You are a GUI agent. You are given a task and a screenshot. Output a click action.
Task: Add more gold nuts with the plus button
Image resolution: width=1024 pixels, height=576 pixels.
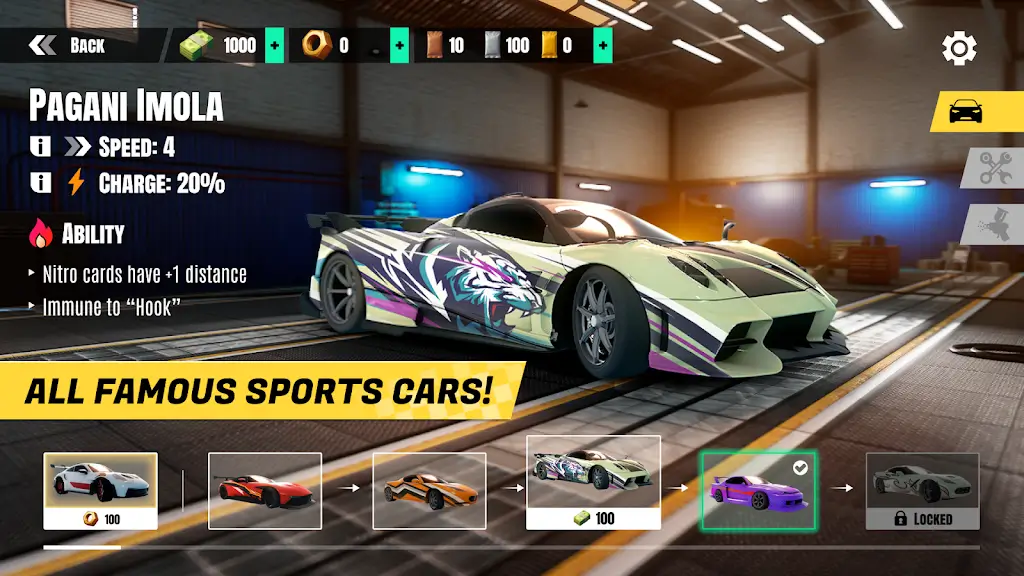[399, 45]
